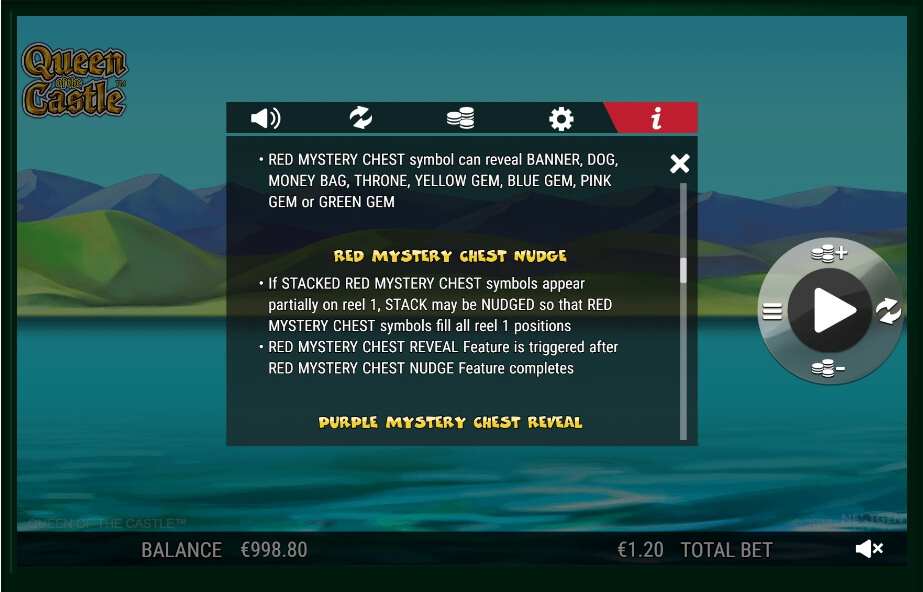Viewport: 923px width, 592px height.
Task: Switch to the sound speaker tab
Action: coord(265,119)
